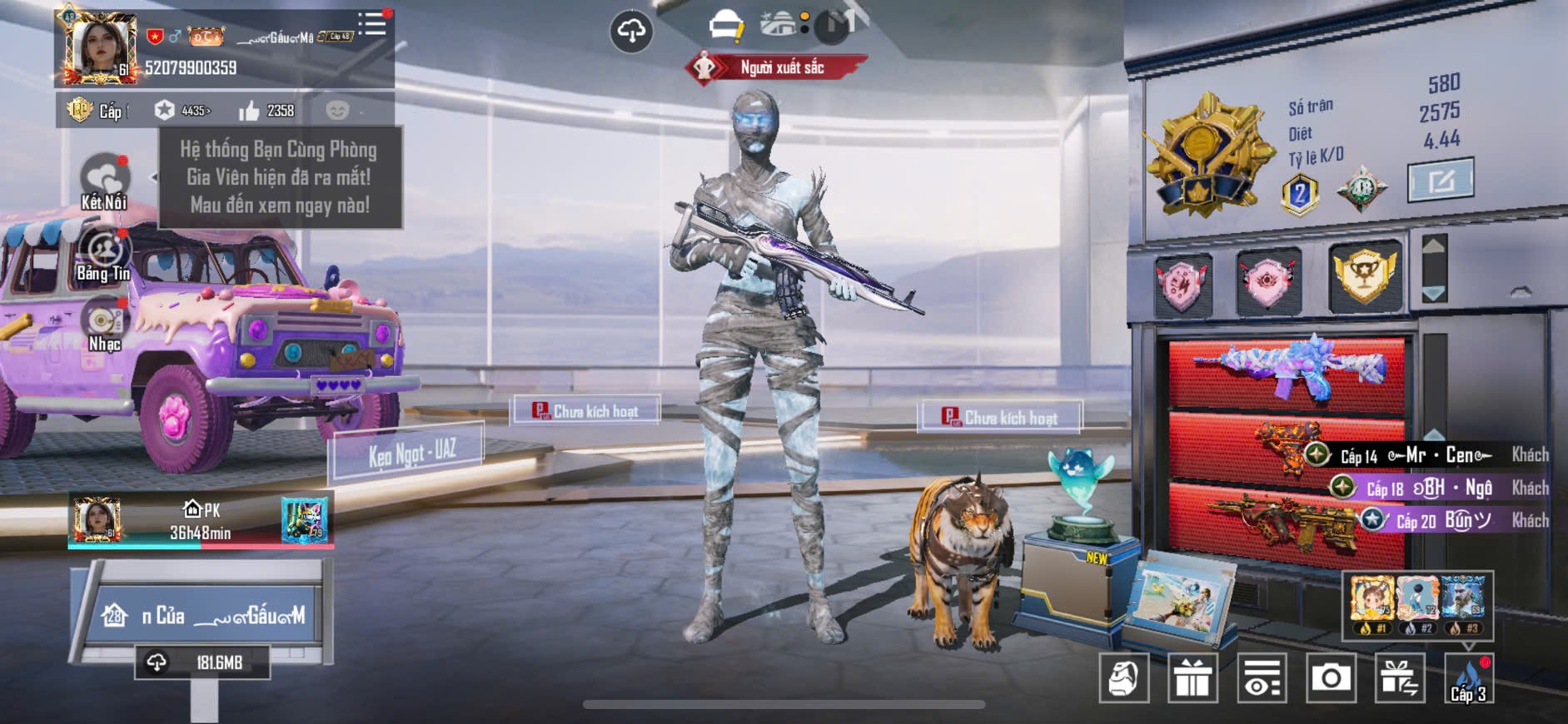Select the Kẹo Ngọt - UAZ vehicle label
This screenshot has height=724, width=1568.
[x=411, y=454]
